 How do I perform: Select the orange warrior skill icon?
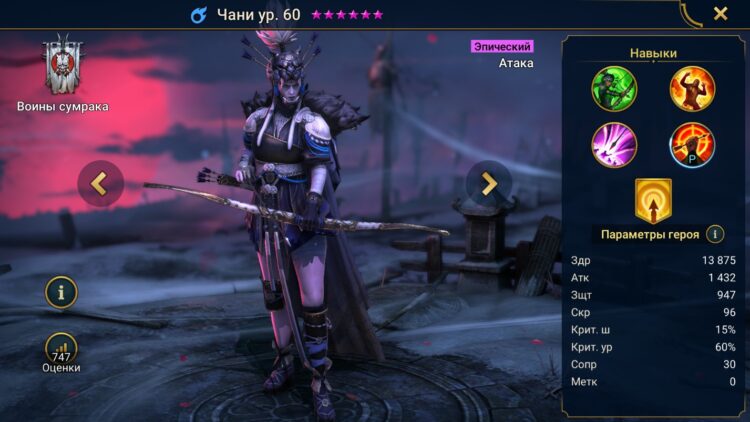[x=692, y=88]
